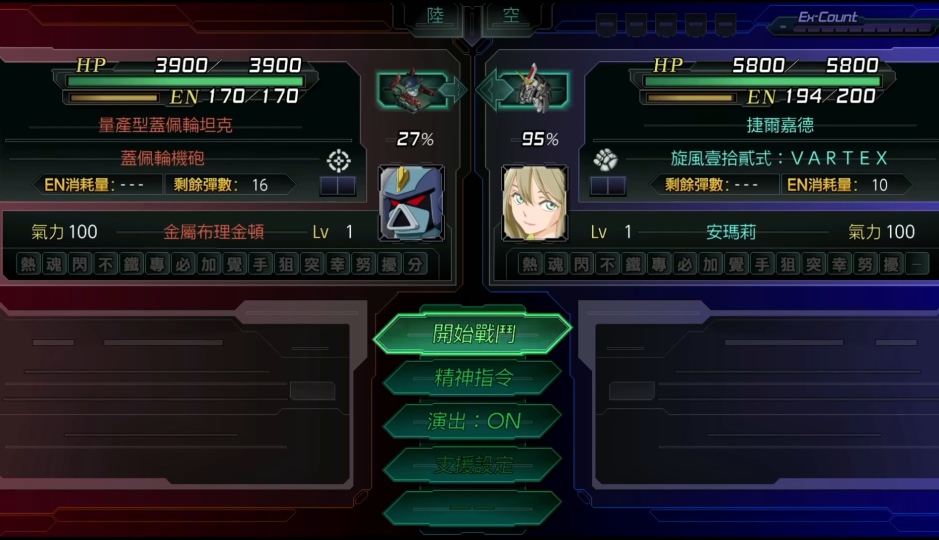
Task: Select 開始戰鬥 to start the battle
Action: [x=473, y=333]
